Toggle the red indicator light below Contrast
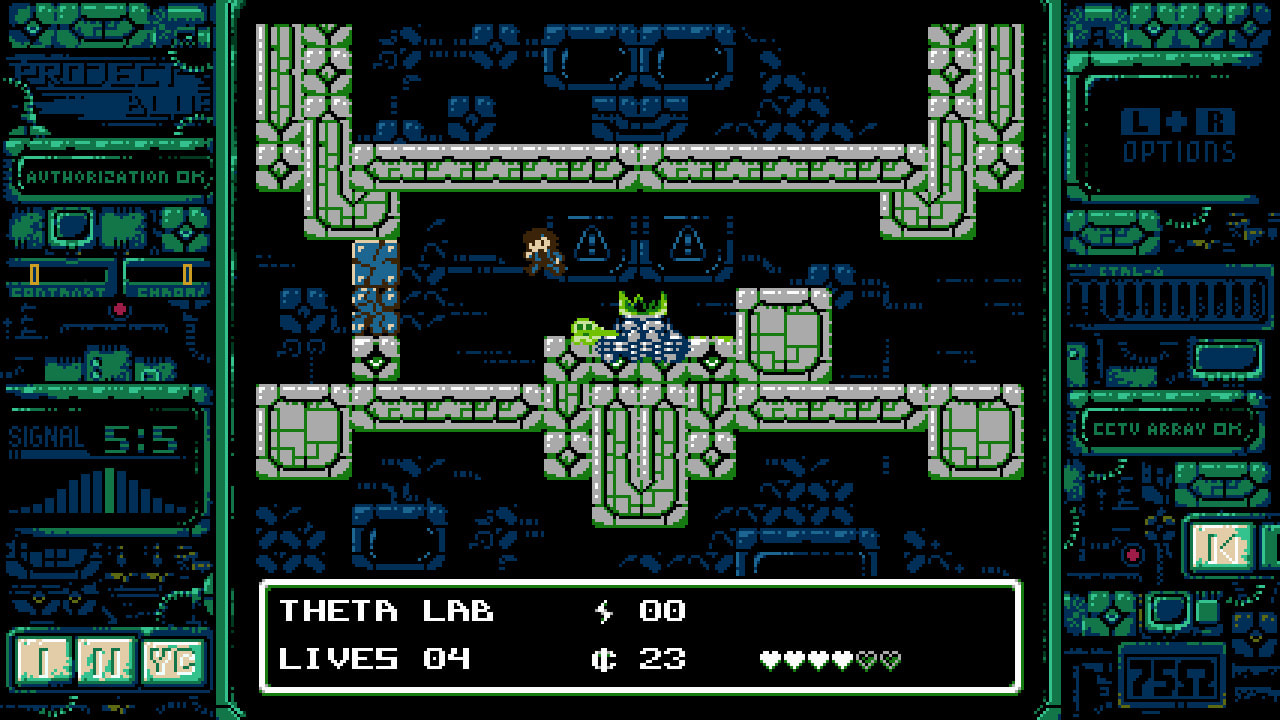Screen dimensions: 1280x720 pos(120,309)
